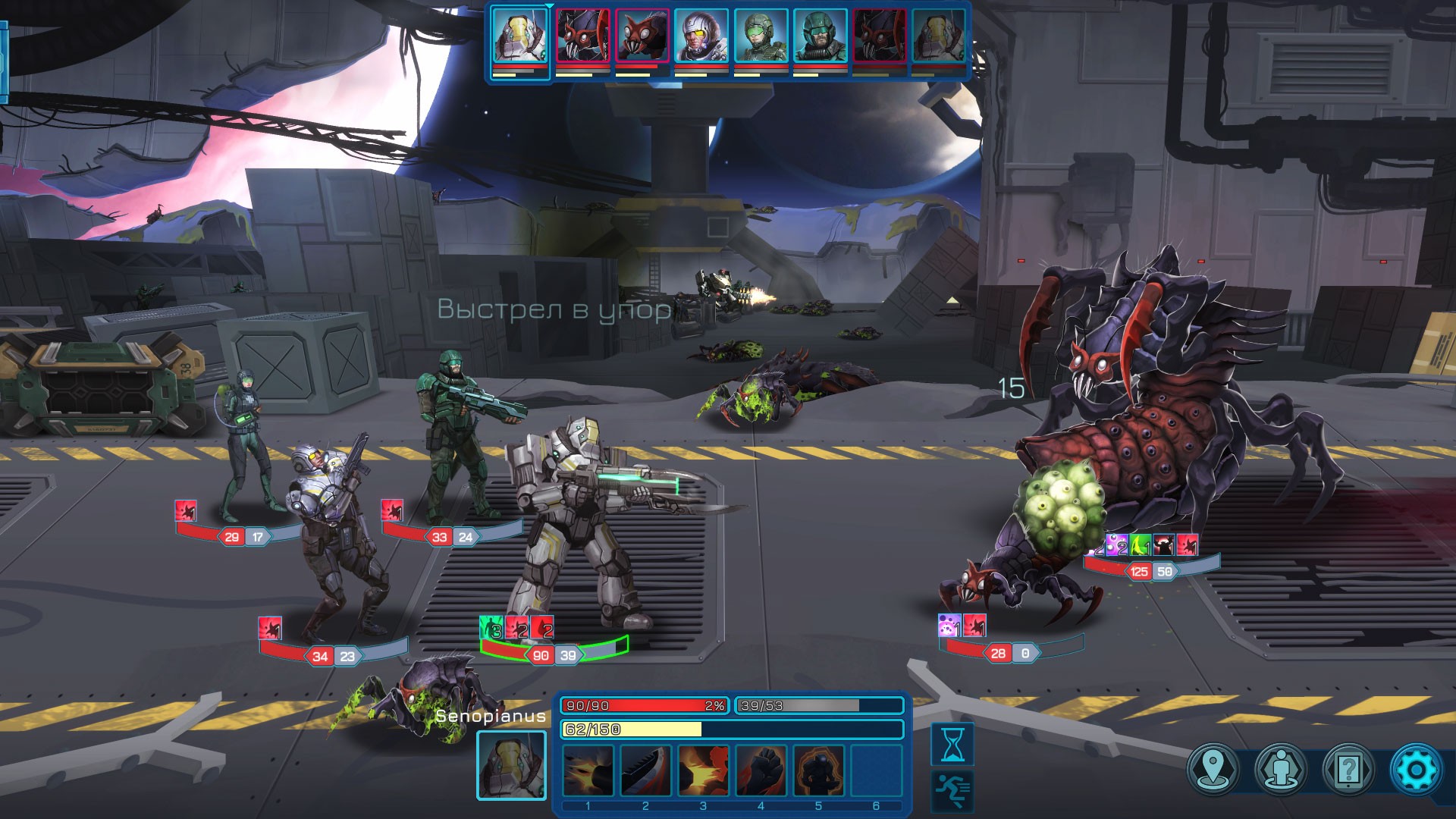The height and width of the screenshot is (819, 1456).
Task: Select Senopianus's large portrait beside the ability bar
Action: [x=511, y=765]
